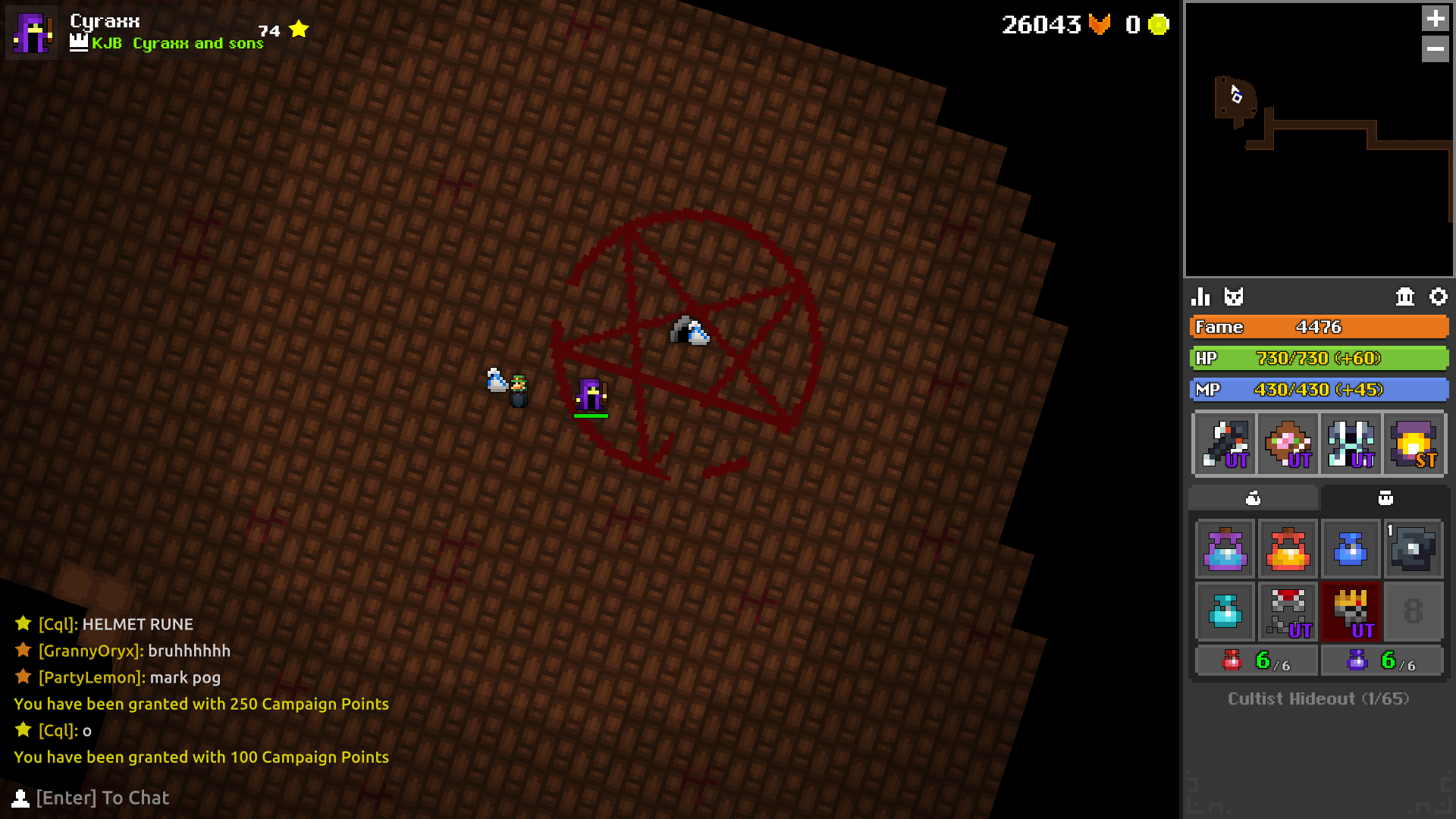
Task: Select the equipped ST ring slot
Action: click(1415, 444)
